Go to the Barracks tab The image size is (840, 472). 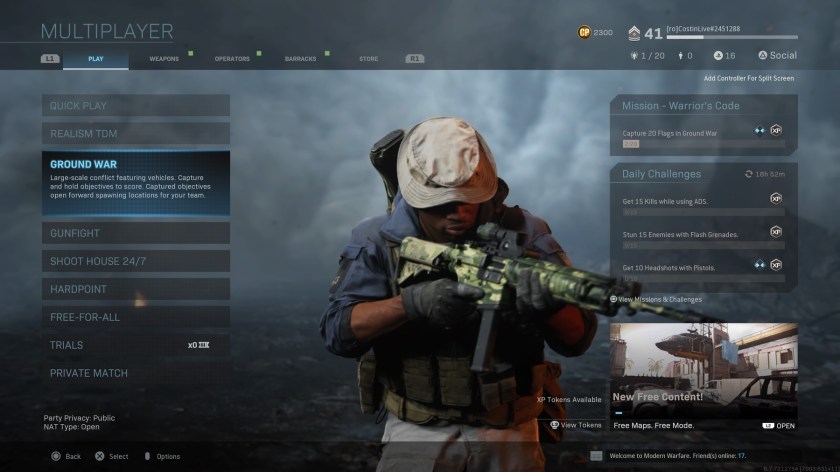coord(300,59)
